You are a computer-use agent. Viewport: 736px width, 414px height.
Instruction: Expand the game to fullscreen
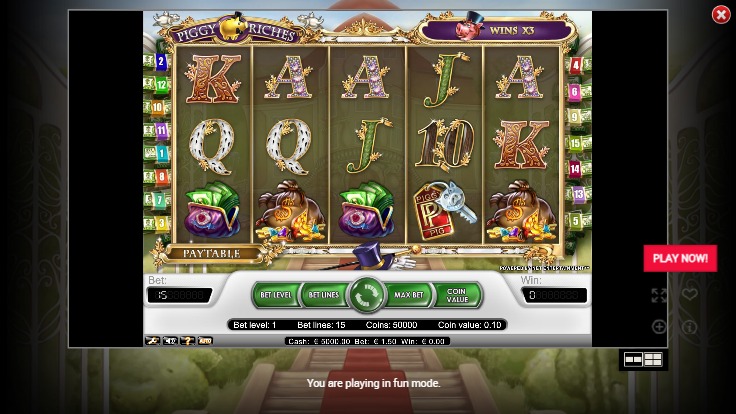(x=659, y=295)
